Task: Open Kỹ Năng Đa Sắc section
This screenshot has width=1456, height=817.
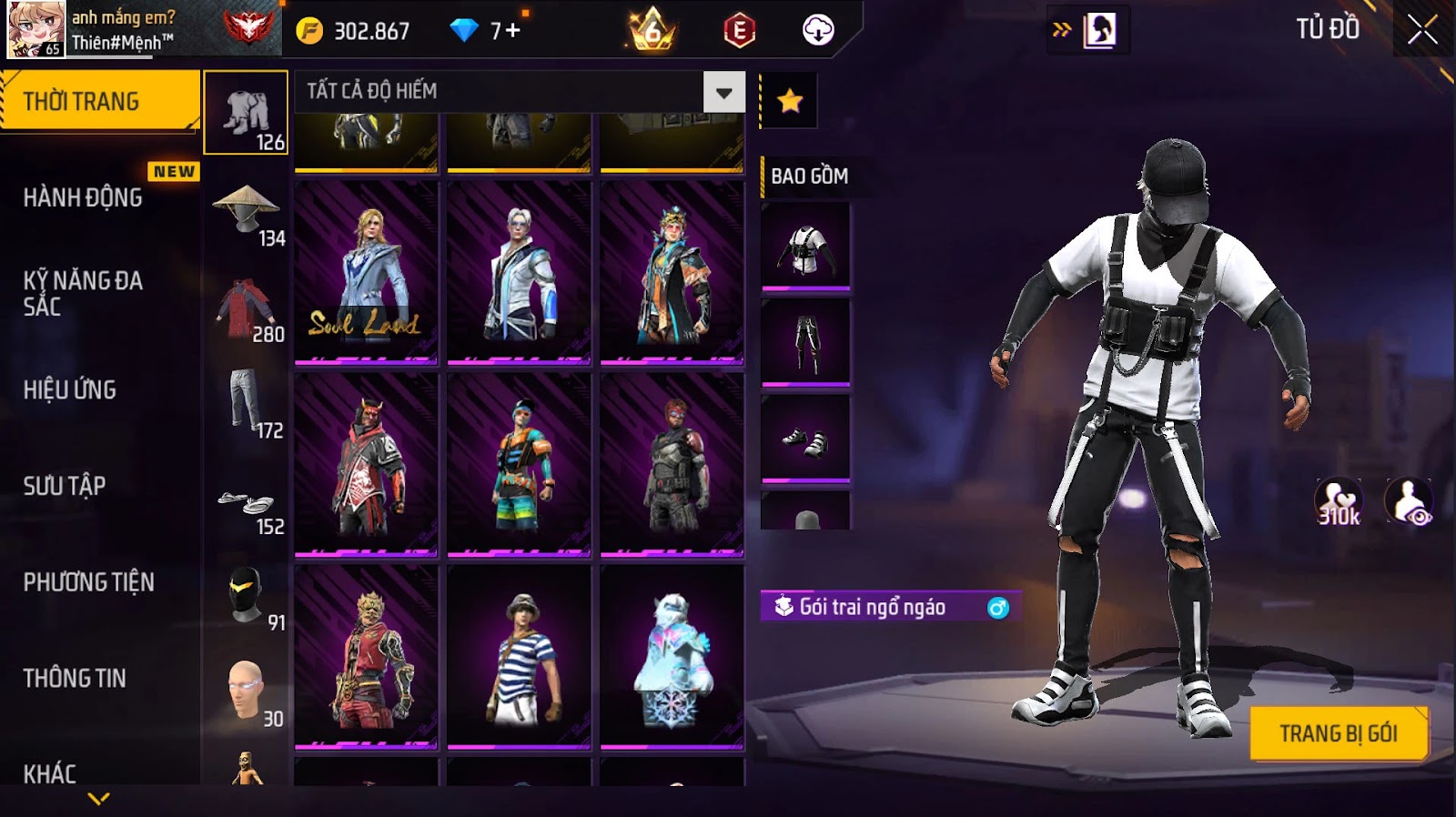Action: 83,293
